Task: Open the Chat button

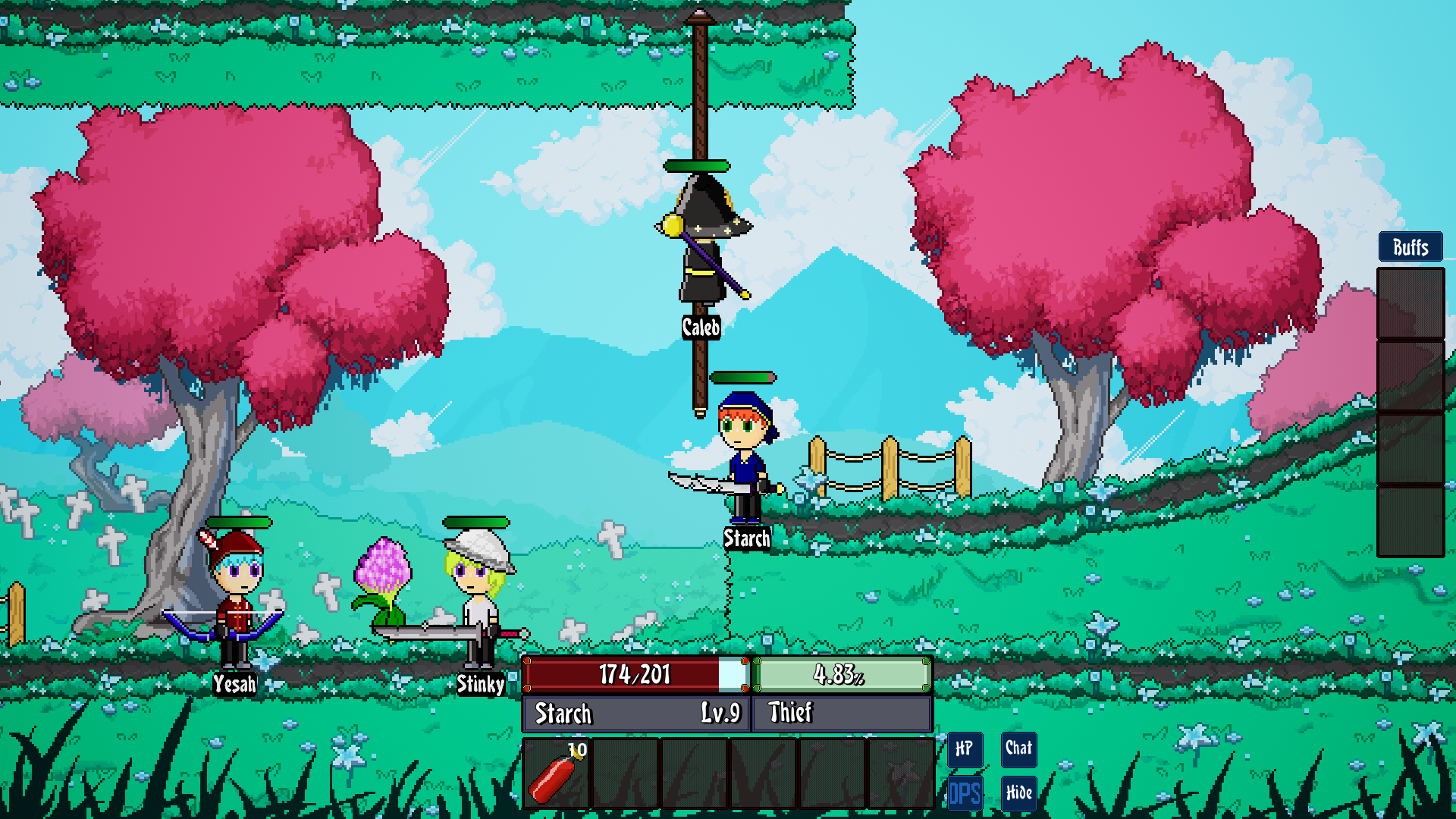Action: pyautogui.click(x=1018, y=749)
